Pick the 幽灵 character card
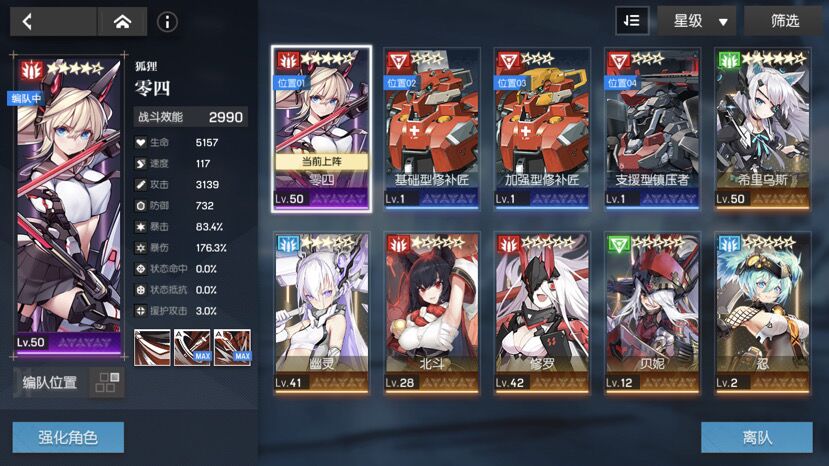This screenshot has width=829, height=466. pyautogui.click(x=320, y=310)
